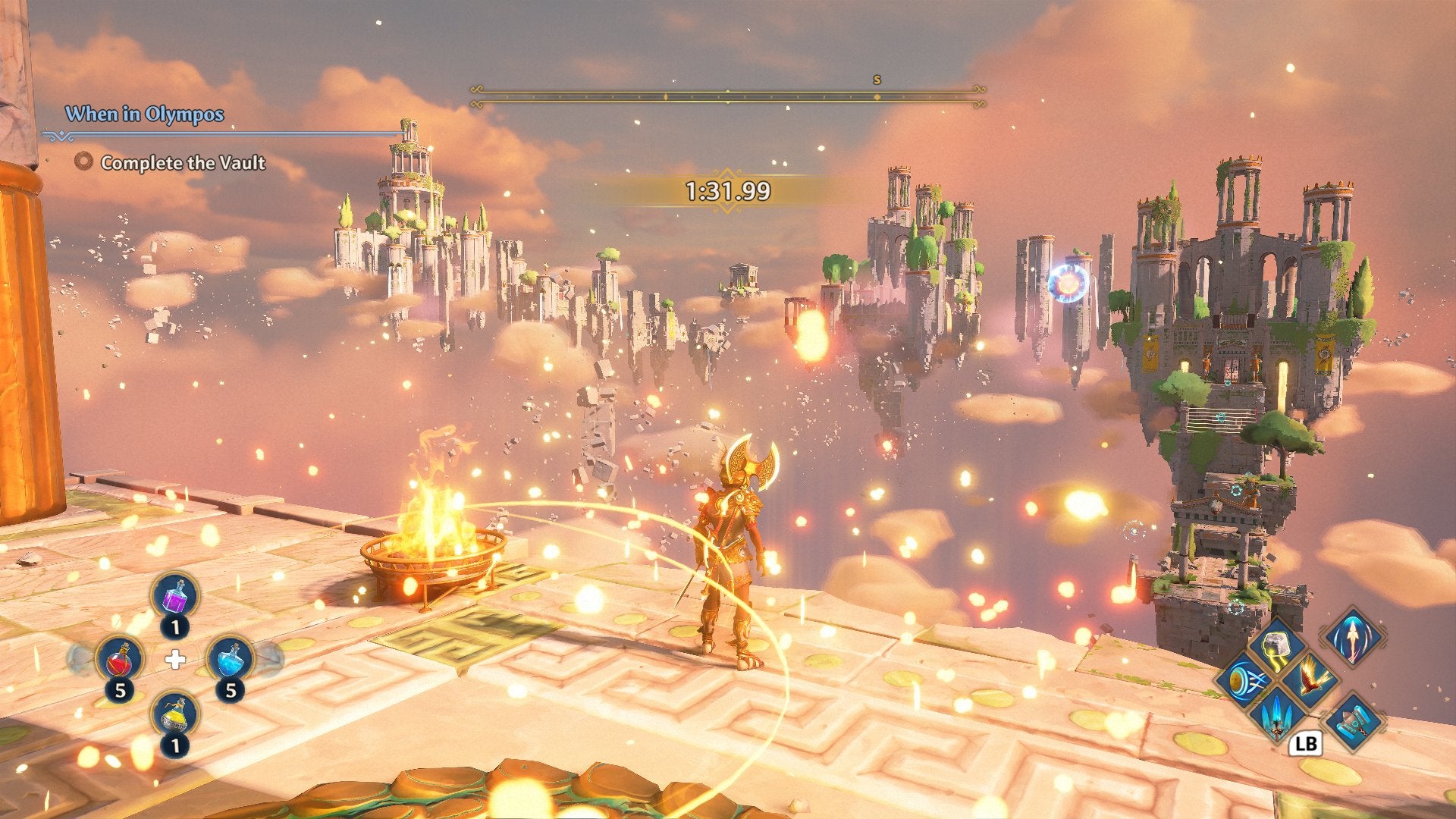Click the red potion count badge showing 5
Screen dimensions: 1456x819
(121, 690)
